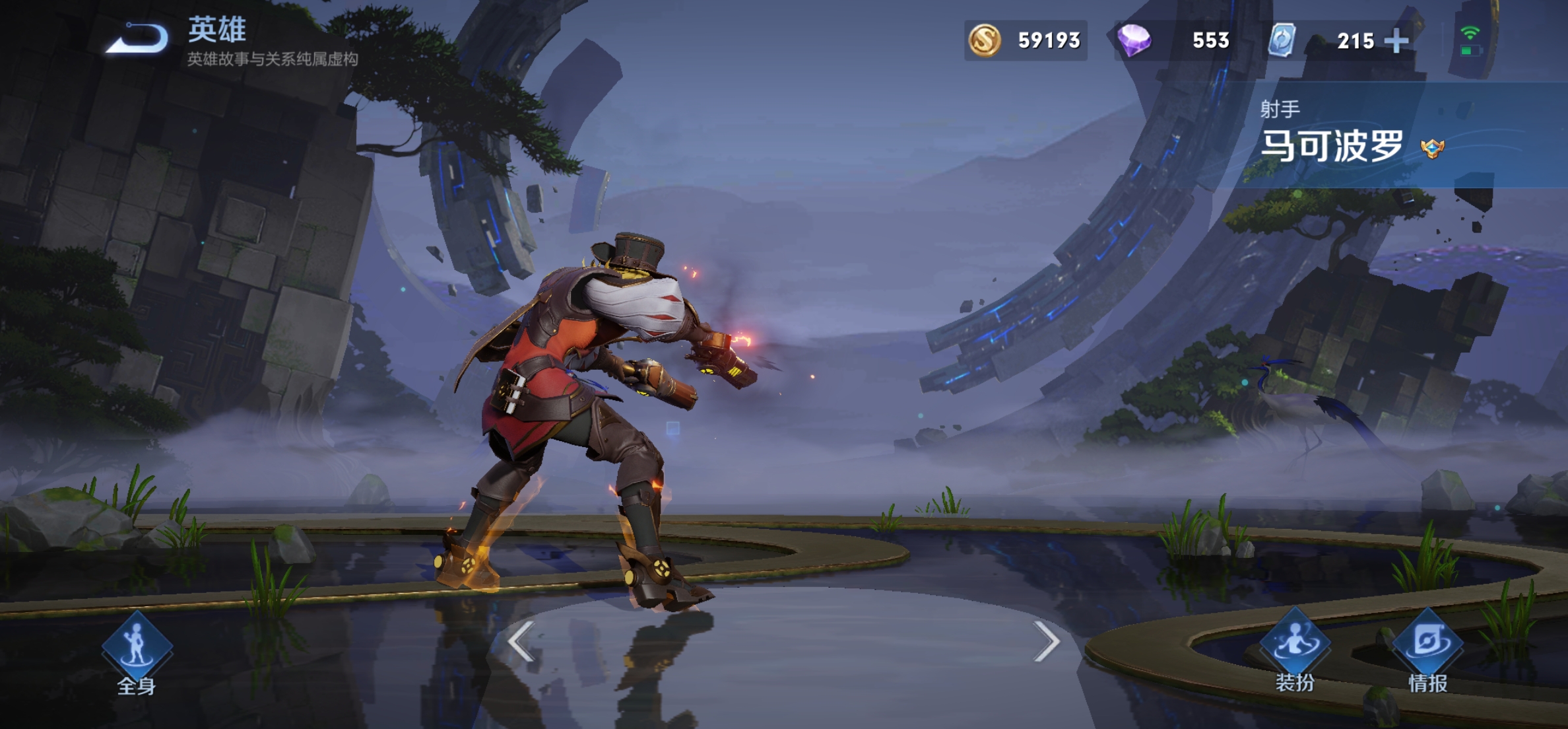Show the next hero with right arrow
This screenshot has height=729, width=1568.
pos(1046,641)
